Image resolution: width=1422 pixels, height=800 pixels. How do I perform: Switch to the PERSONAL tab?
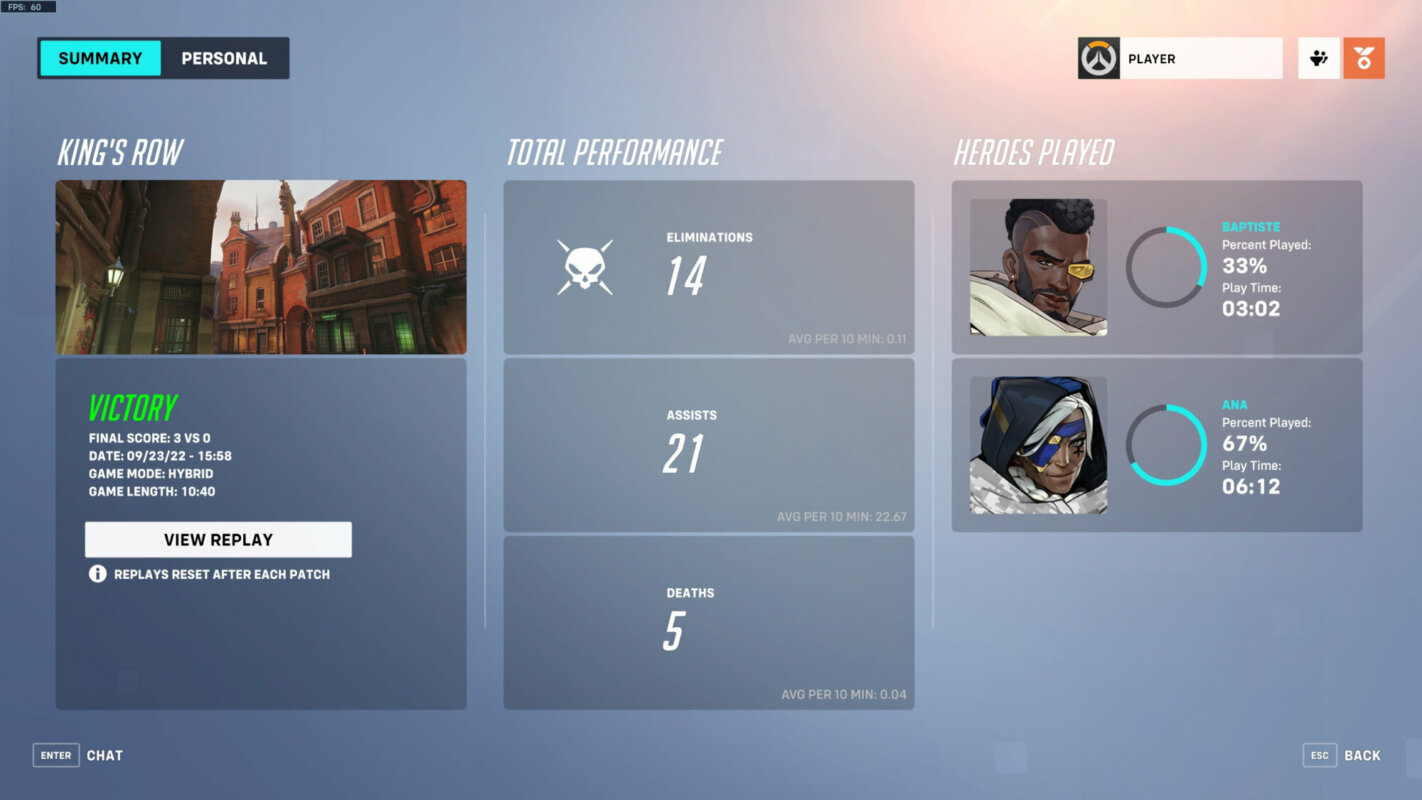point(224,58)
